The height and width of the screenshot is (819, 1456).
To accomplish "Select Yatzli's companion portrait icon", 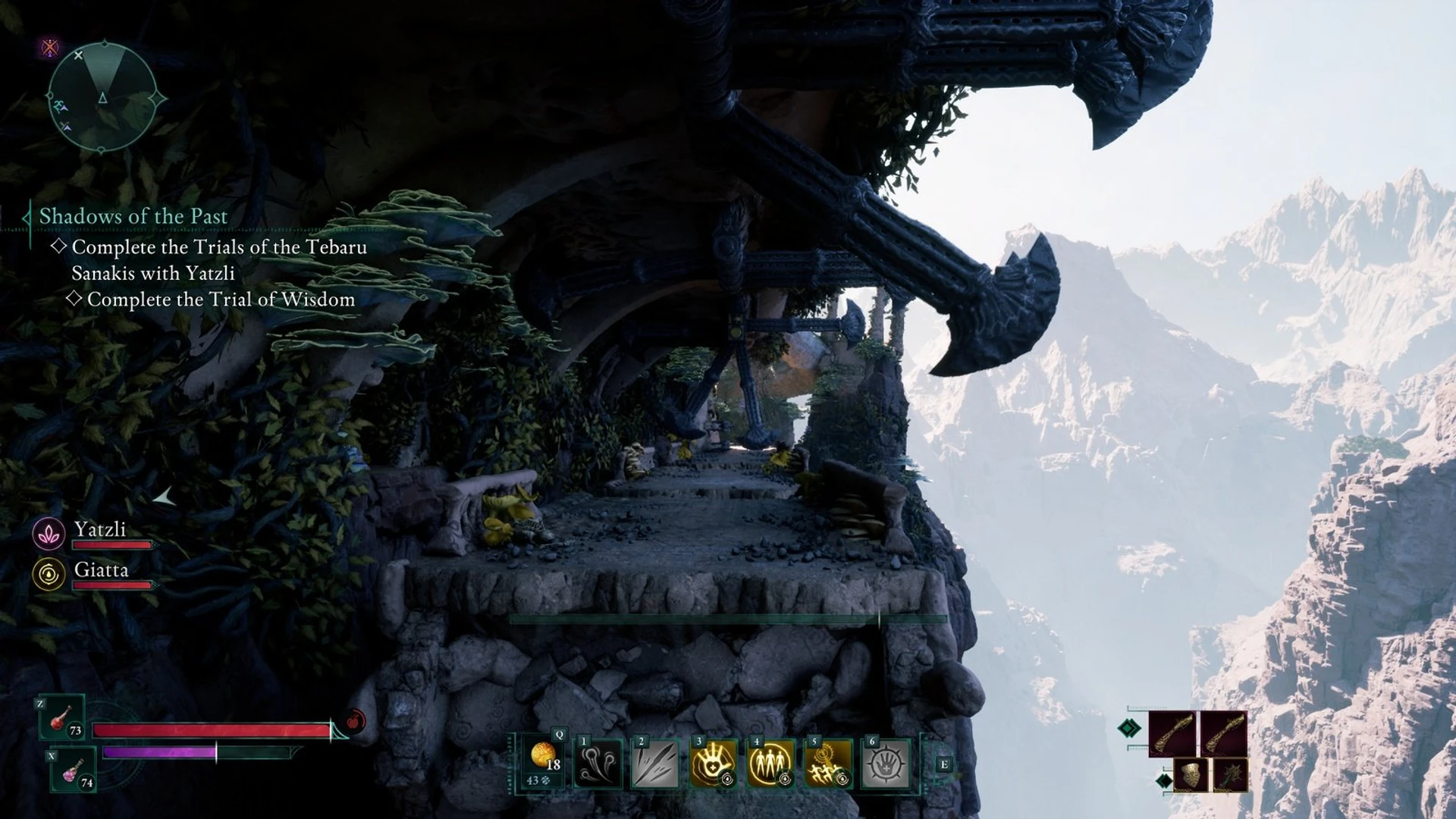I will [x=49, y=534].
